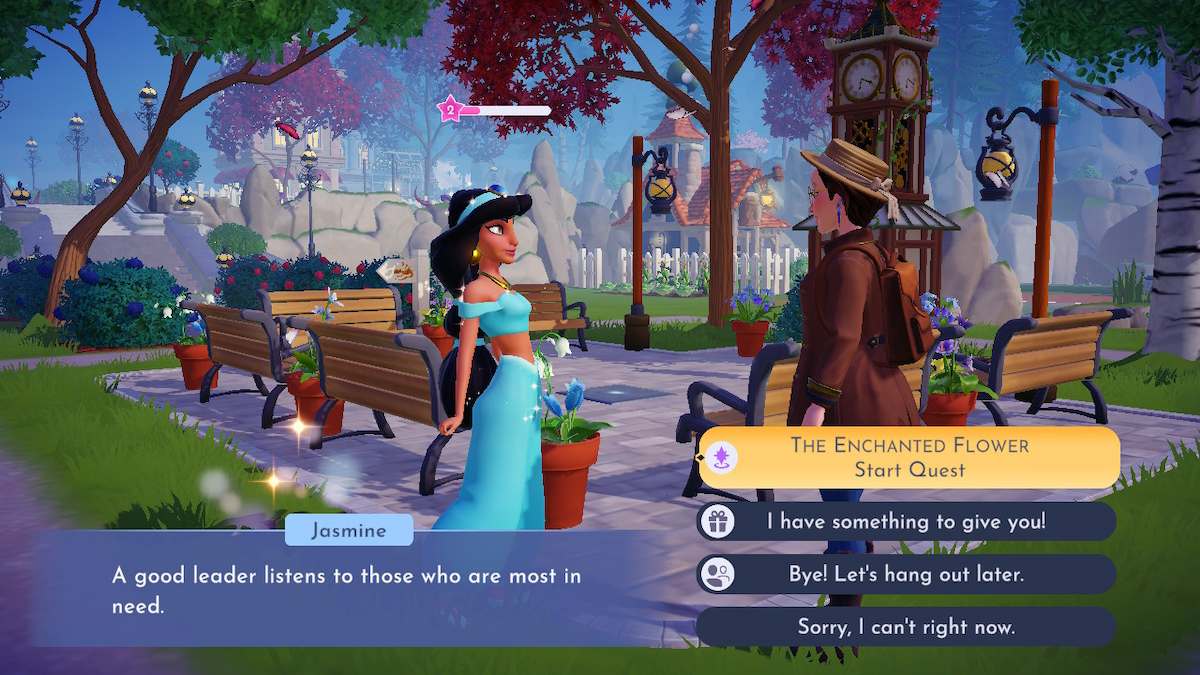
Task: Pick "Sorry, I can't right now." reply
Action: pyautogui.click(x=906, y=627)
